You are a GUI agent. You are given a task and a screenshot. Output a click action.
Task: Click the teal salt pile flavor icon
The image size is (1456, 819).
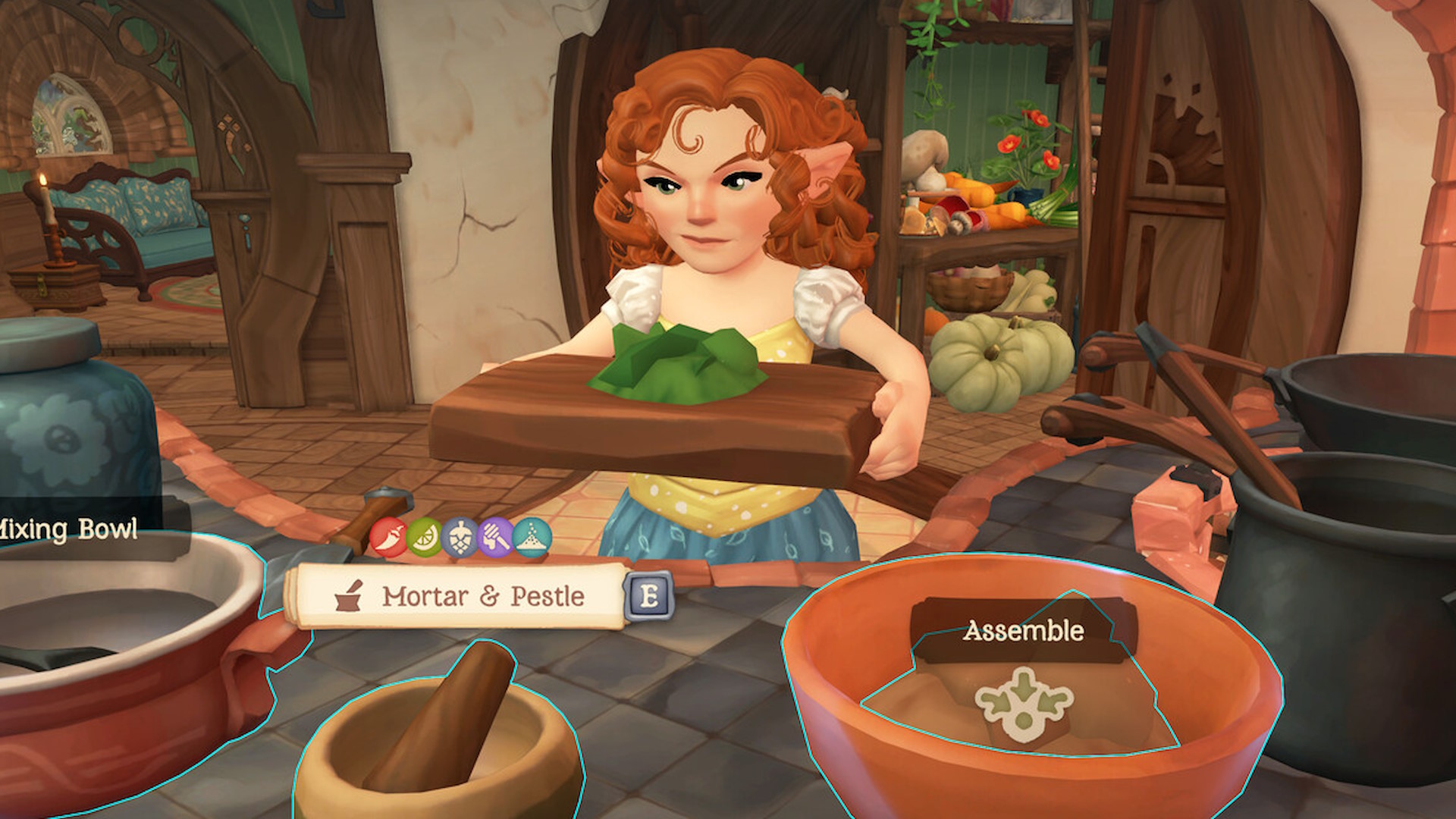pyautogui.click(x=532, y=538)
